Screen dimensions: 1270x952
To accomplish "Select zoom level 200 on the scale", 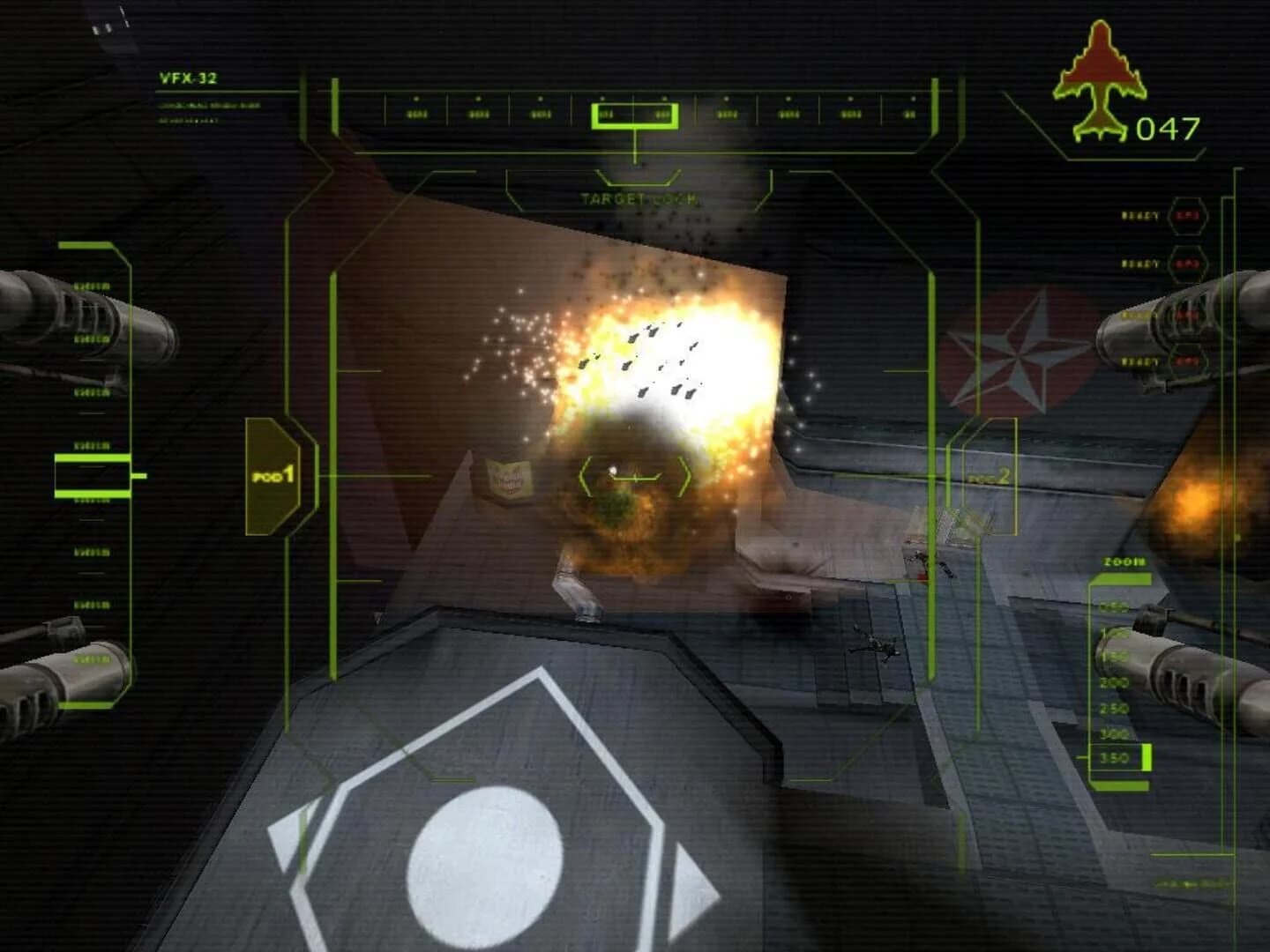I will (1114, 682).
